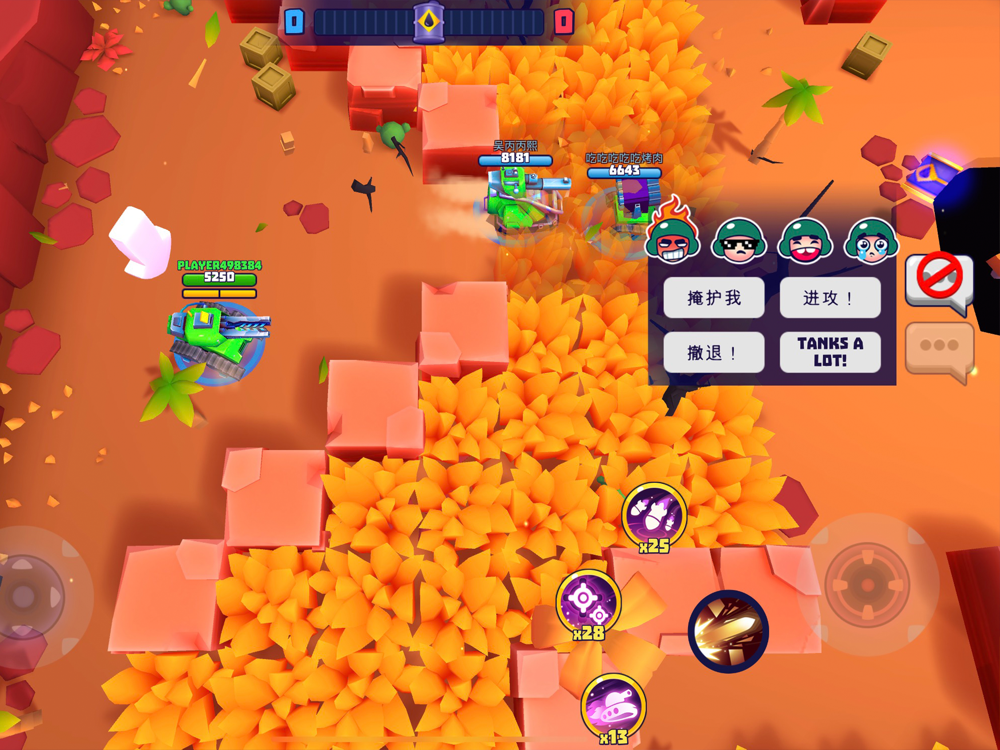Send the 进攻！ quick chat message

click(x=830, y=298)
